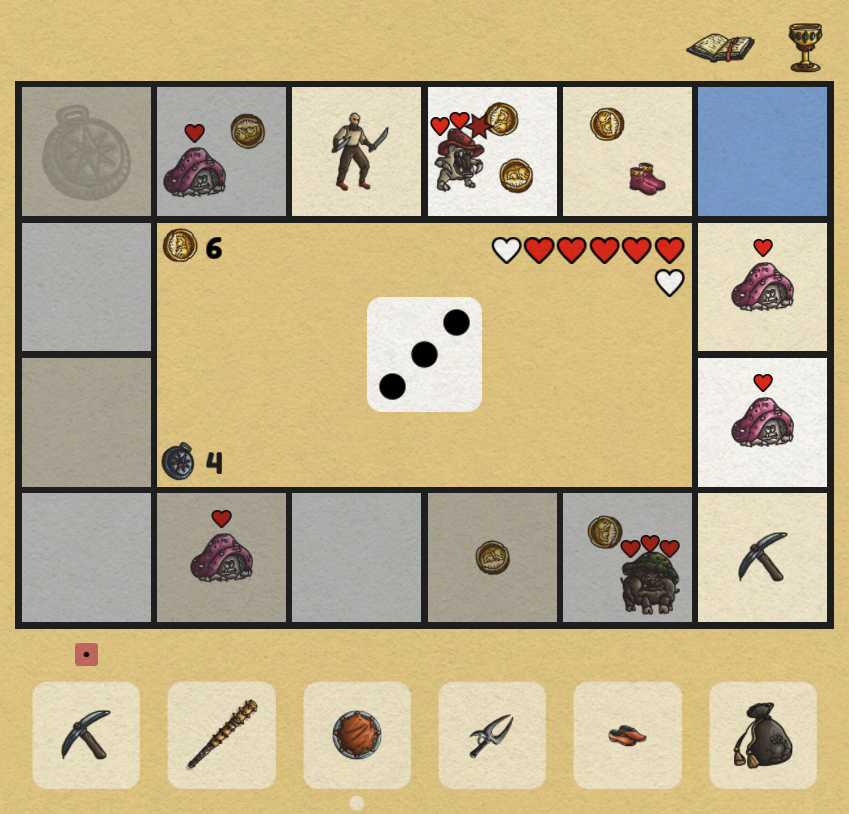The width and height of the screenshot is (849, 814).
Task: Select the red boots board tile
Action: [x=628, y=151]
